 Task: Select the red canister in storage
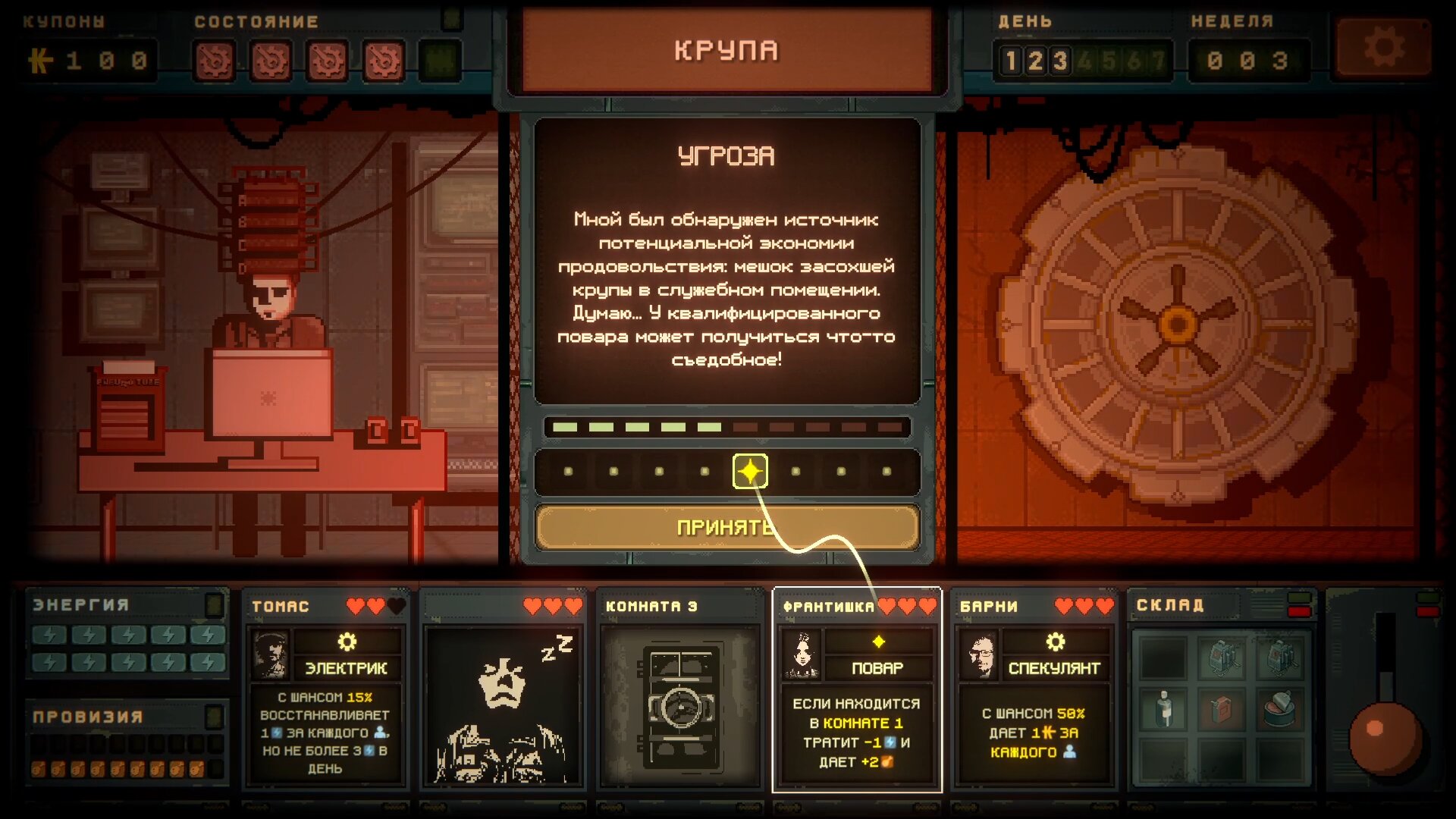[x=1221, y=708]
